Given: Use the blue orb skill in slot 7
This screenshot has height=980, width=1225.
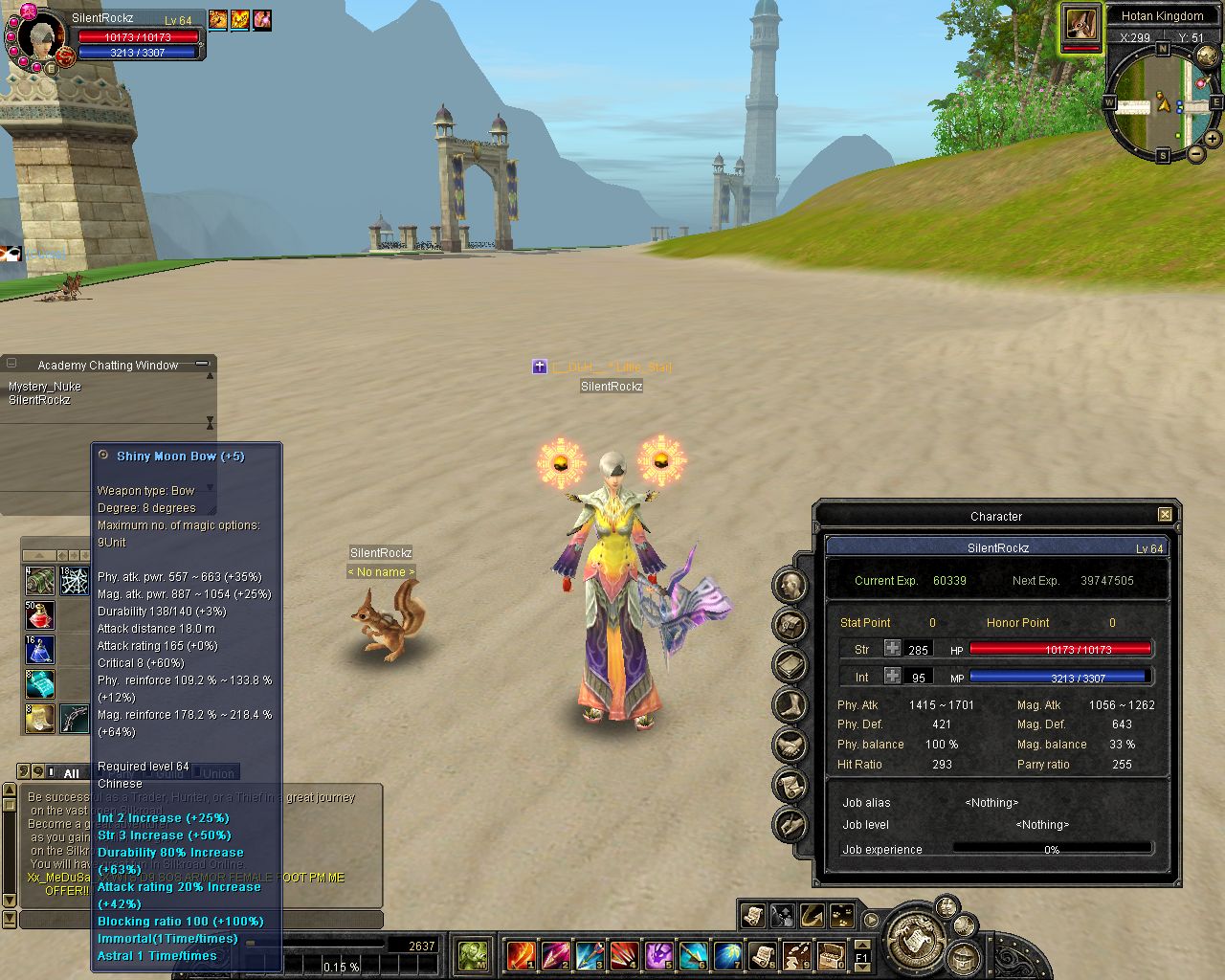Looking at the screenshot, I should [x=727, y=954].
